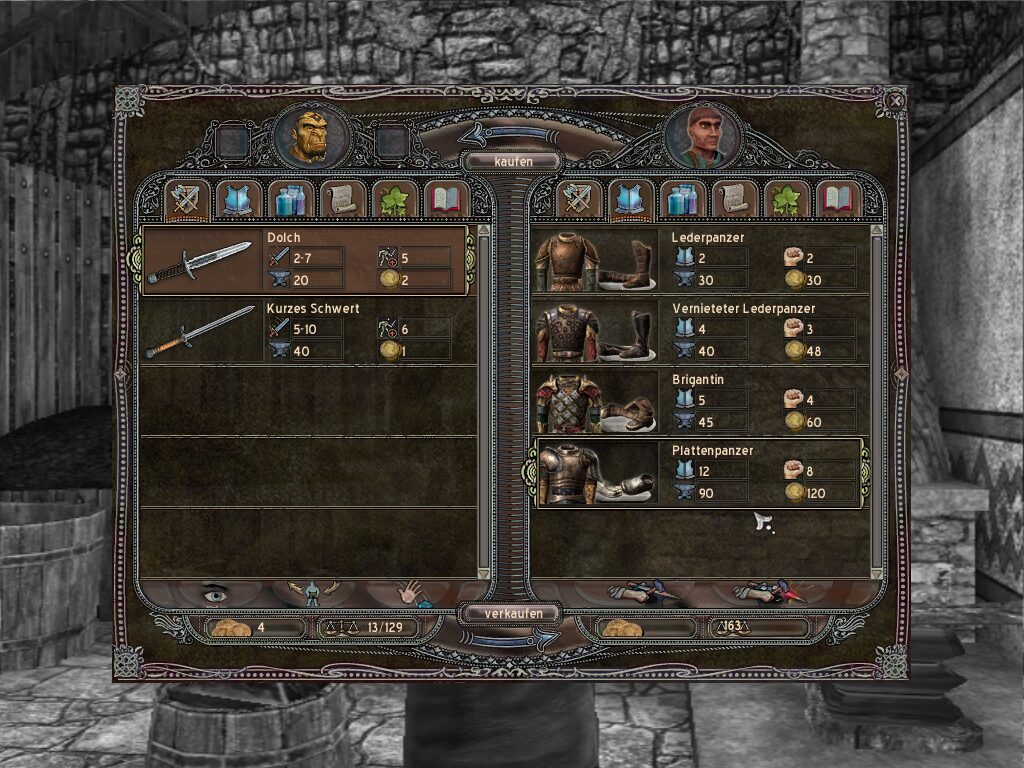Select the Brigantin armor row
The image size is (1024, 768).
tap(698, 404)
